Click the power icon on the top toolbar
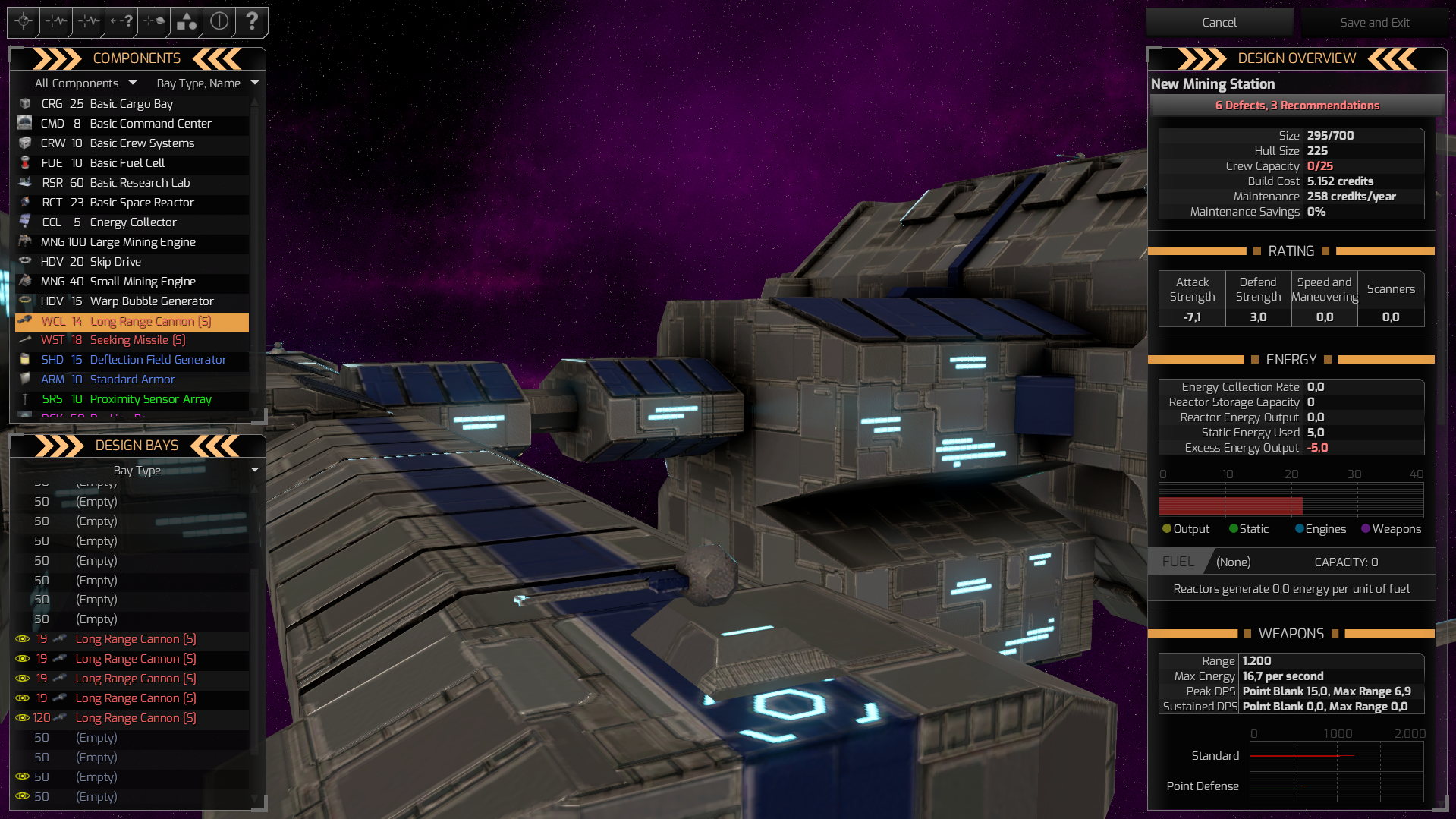The width and height of the screenshot is (1456, 819). click(x=219, y=22)
